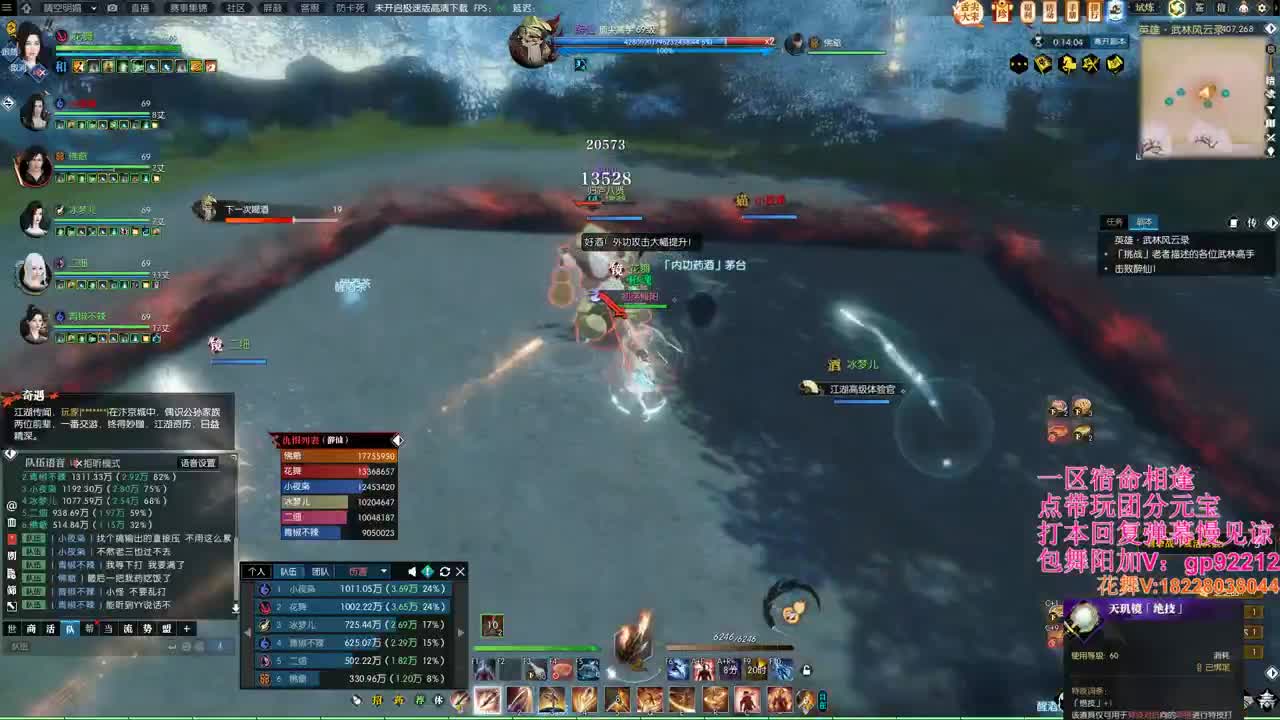The image size is (1280, 720).
Task: Open the damage-type dropdown in damage meter
Action: click(x=370, y=571)
